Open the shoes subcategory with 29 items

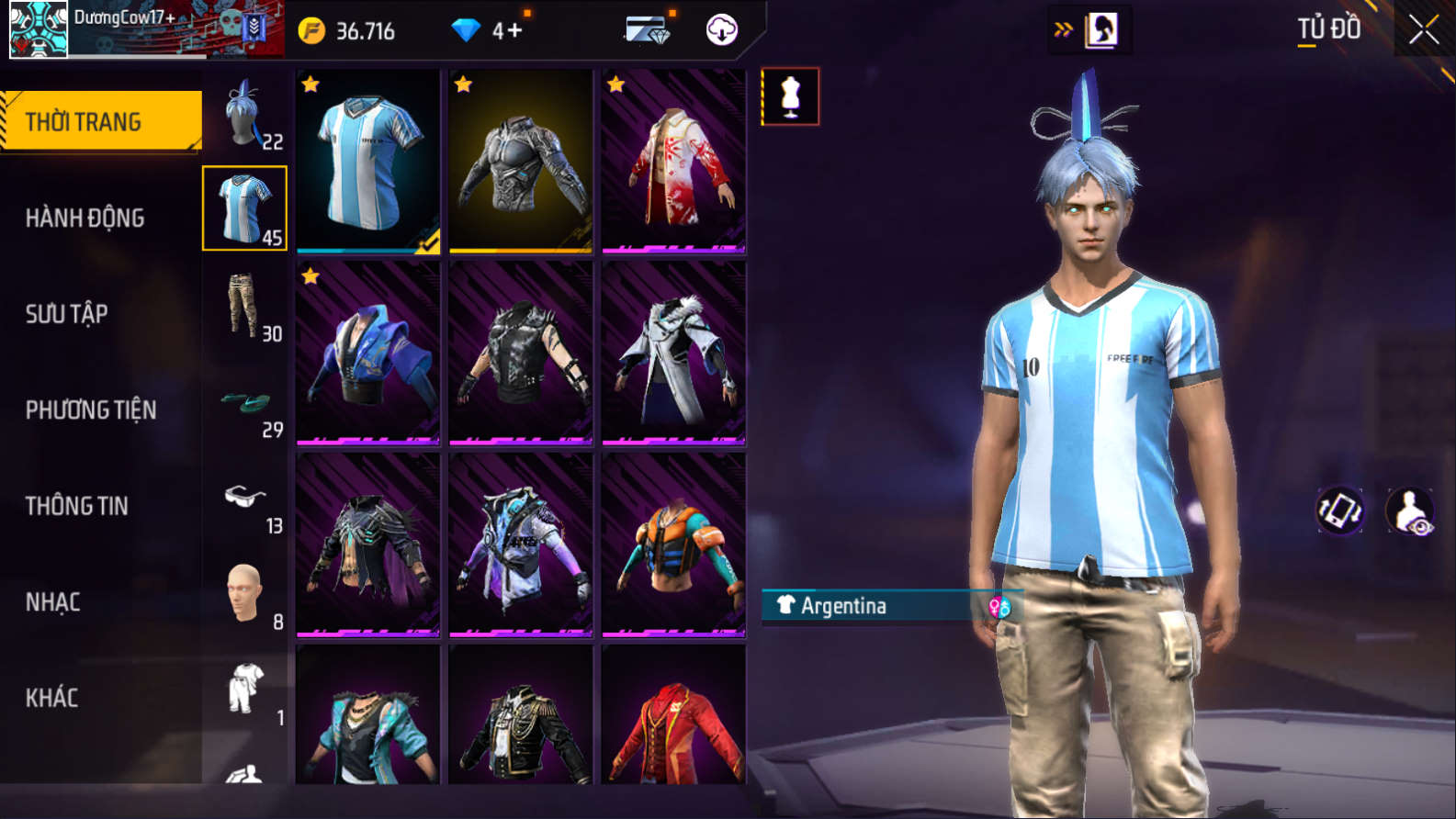click(x=245, y=404)
